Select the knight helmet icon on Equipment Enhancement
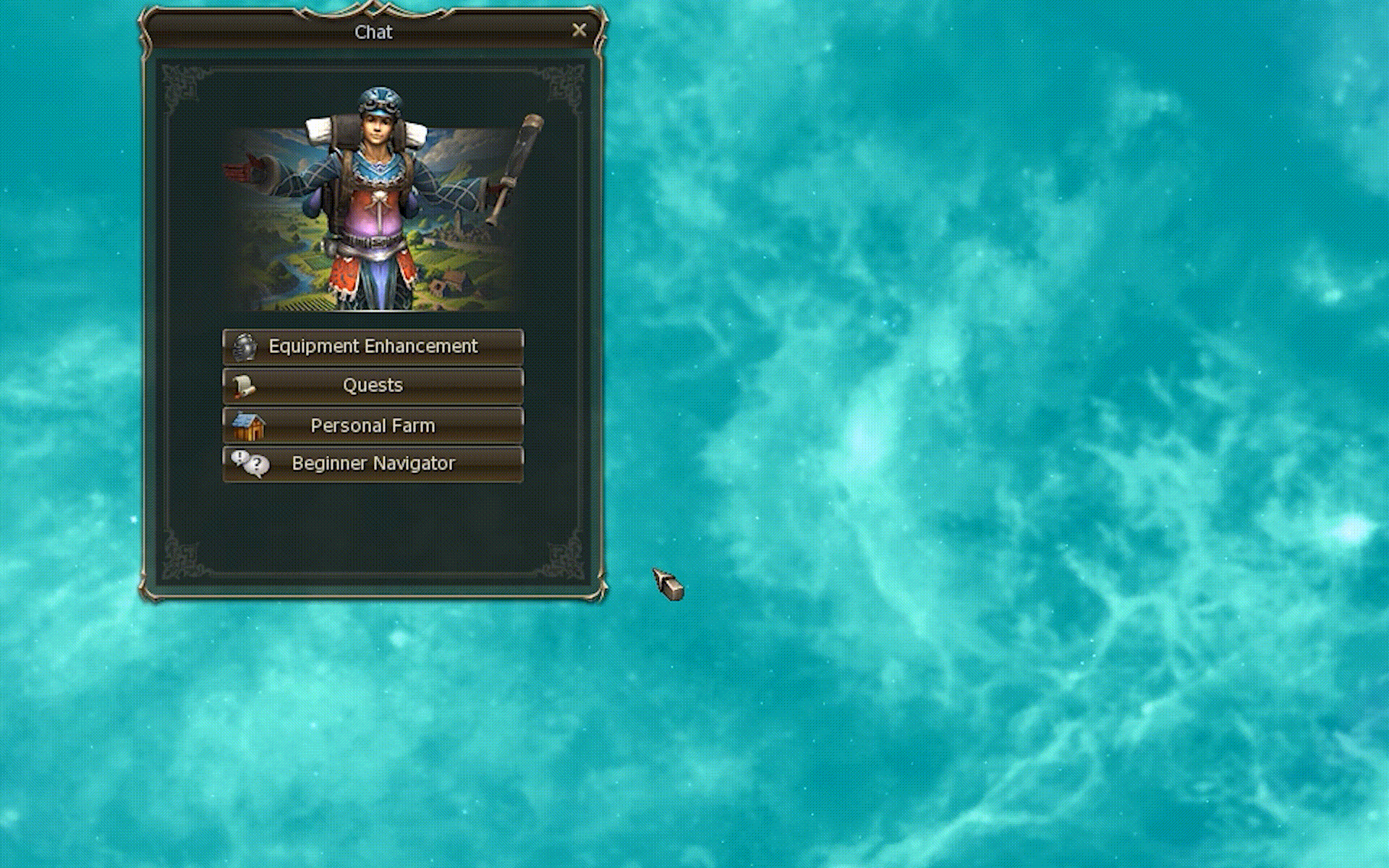Viewport: 1389px width, 868px height. (244, 346)
